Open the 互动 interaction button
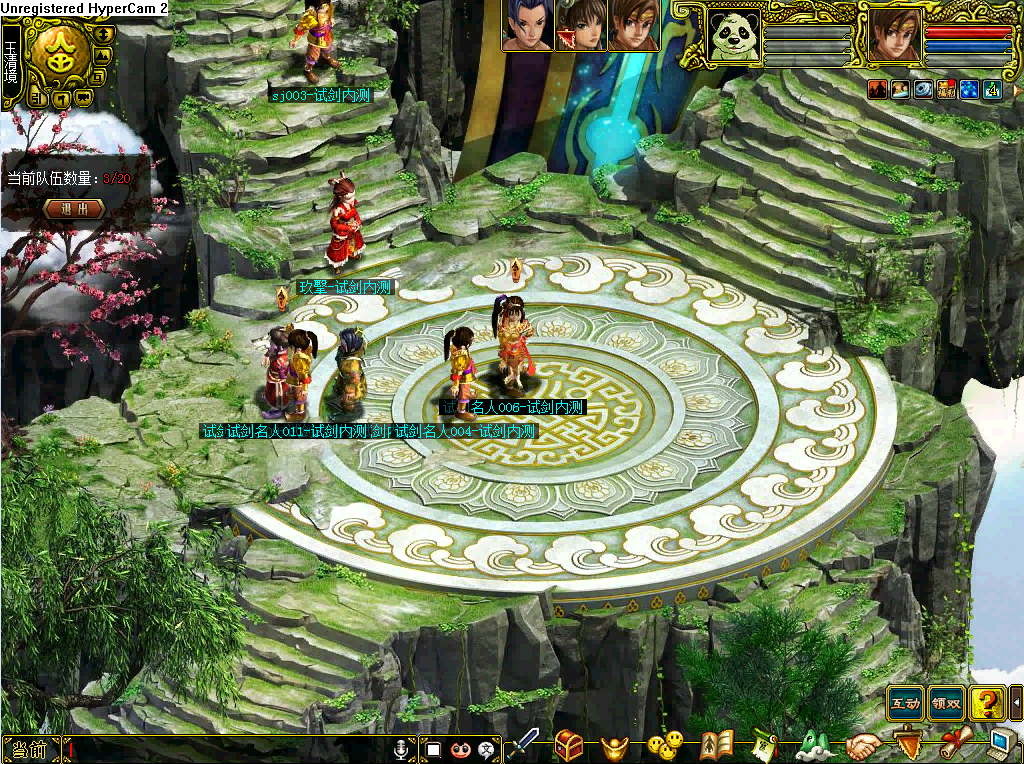 pyautogui.click(x=905, y=703)
